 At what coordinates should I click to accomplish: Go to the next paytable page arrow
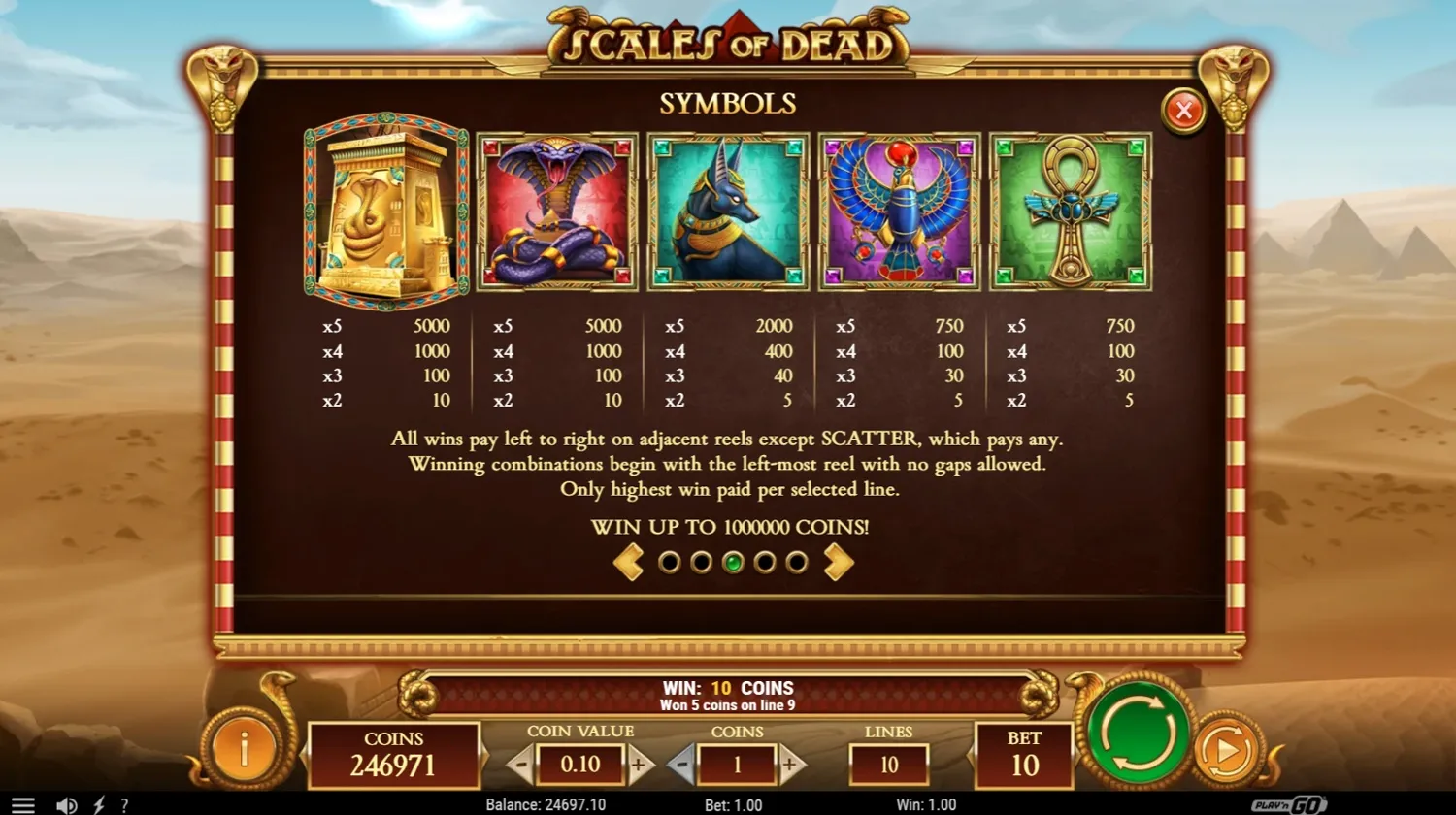(837, 562)
